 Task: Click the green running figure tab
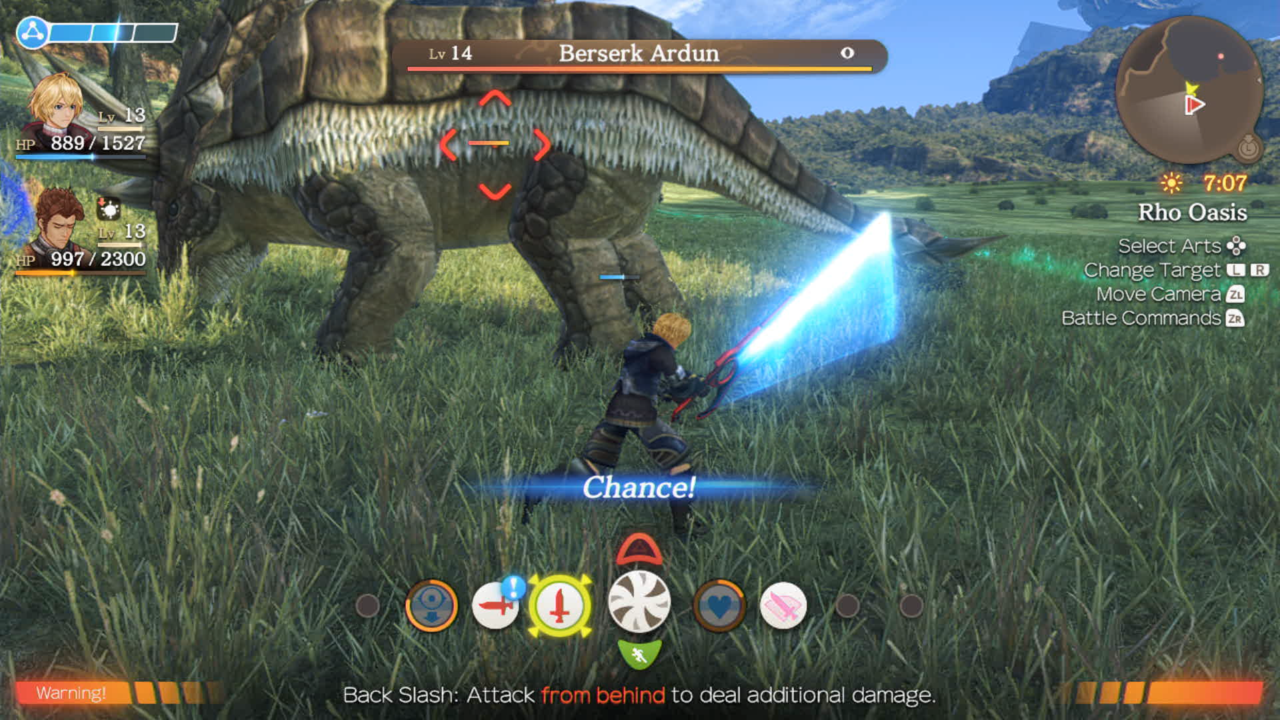639,655
